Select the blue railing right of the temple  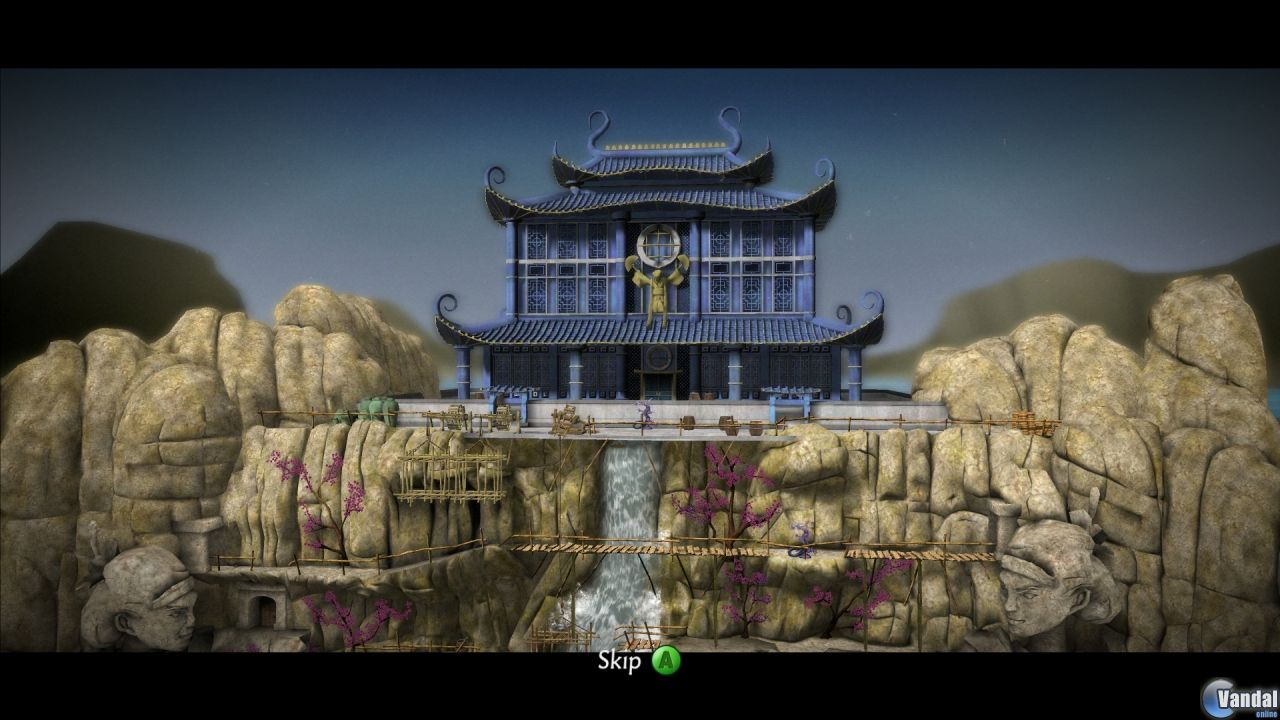click(790, 390)
